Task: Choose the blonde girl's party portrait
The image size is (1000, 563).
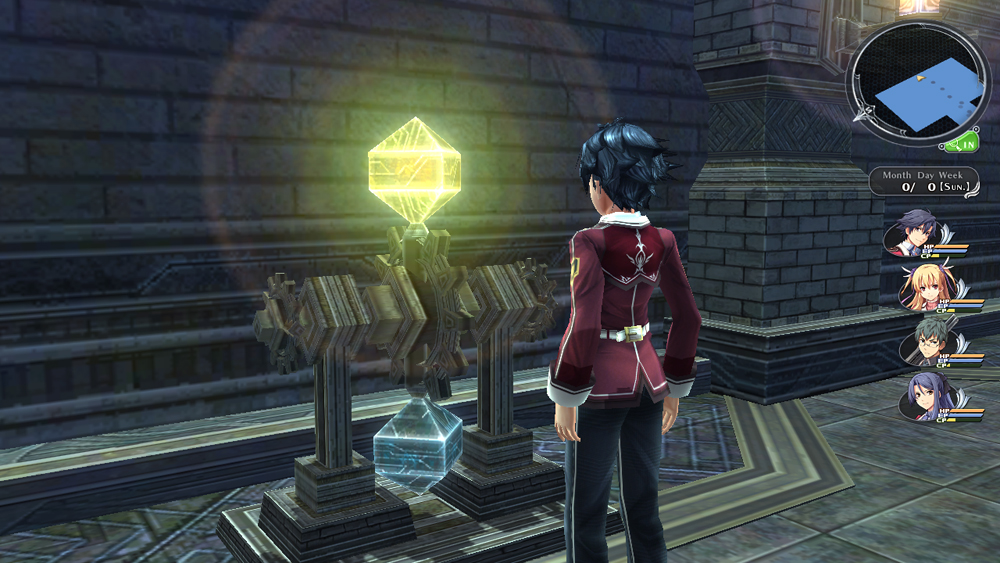Action: click(x=920, y=287)
